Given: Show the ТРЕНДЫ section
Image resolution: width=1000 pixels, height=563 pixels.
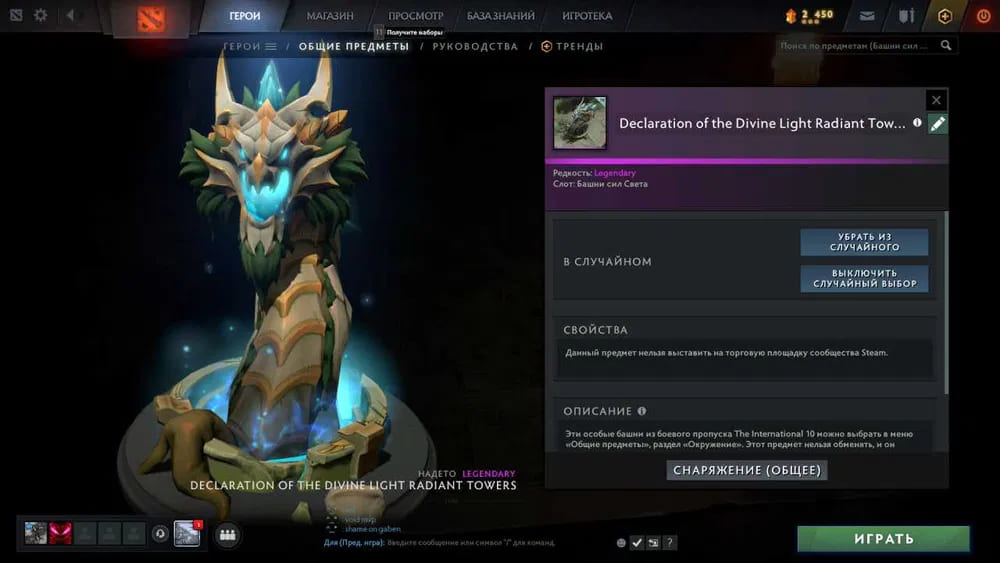Looking at the screenshot, I should click(579, 46).
